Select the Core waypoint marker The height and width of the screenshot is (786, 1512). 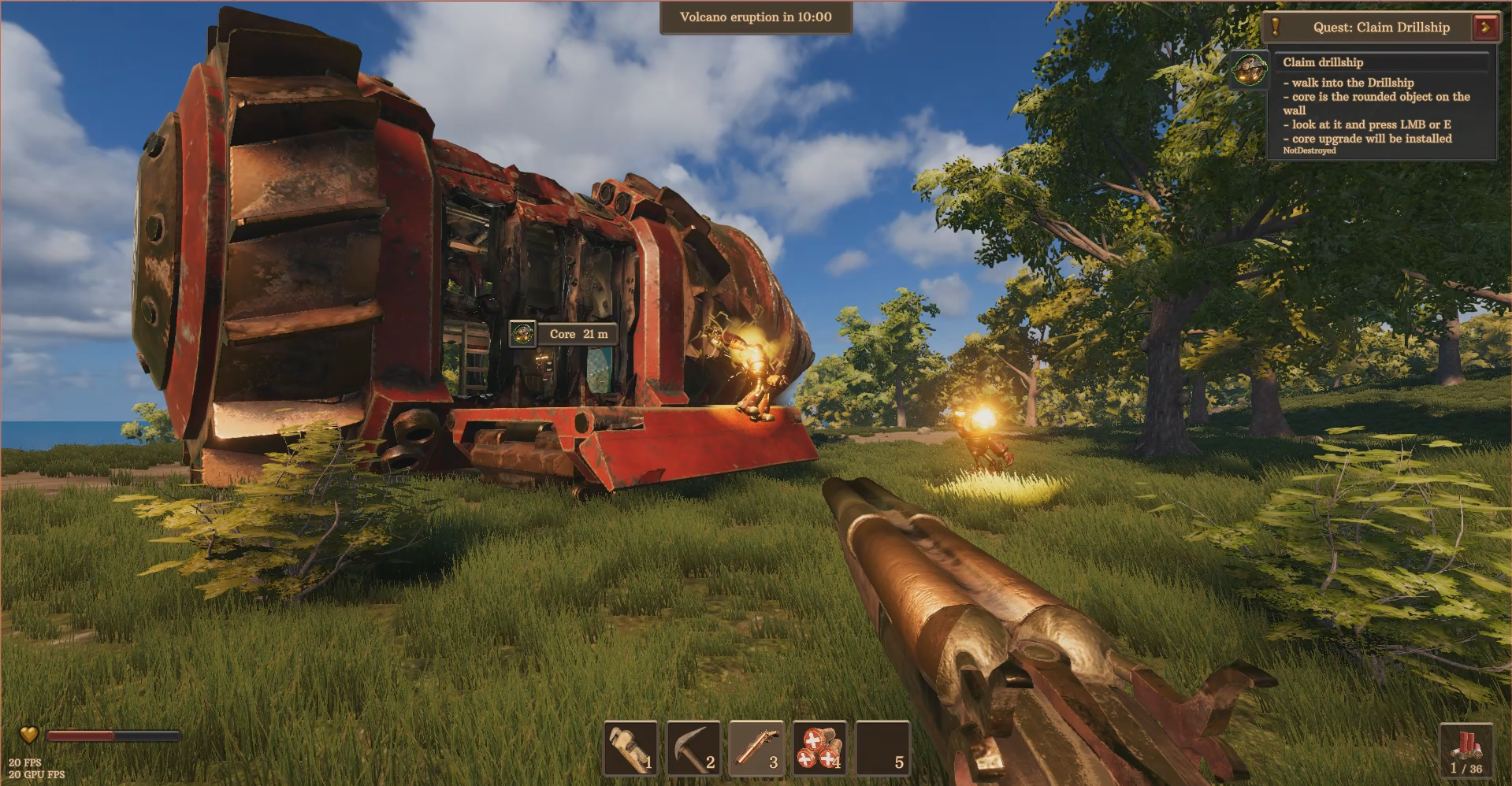pyautogui.click(x=522, y=334)
